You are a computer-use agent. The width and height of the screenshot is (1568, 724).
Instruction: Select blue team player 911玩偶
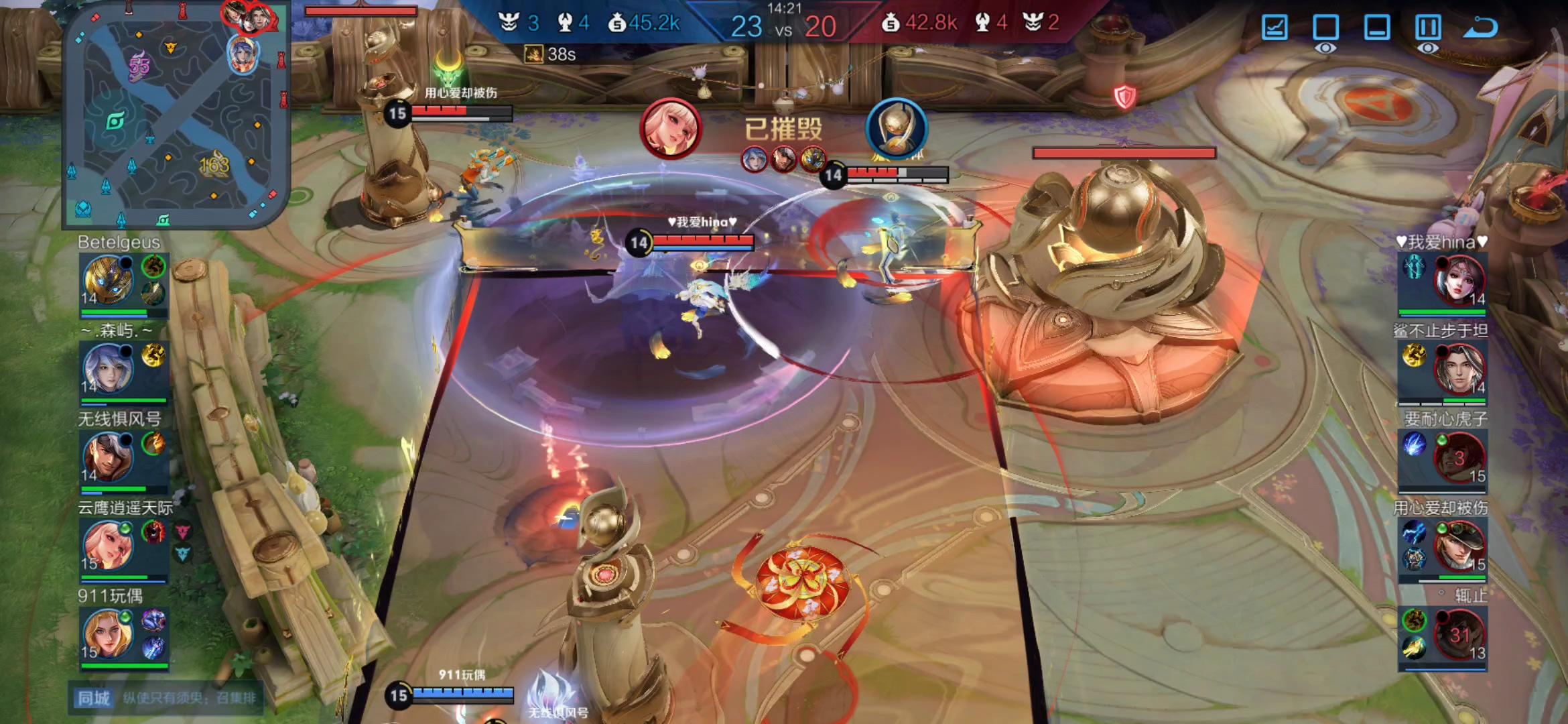(x=108, y=633)
